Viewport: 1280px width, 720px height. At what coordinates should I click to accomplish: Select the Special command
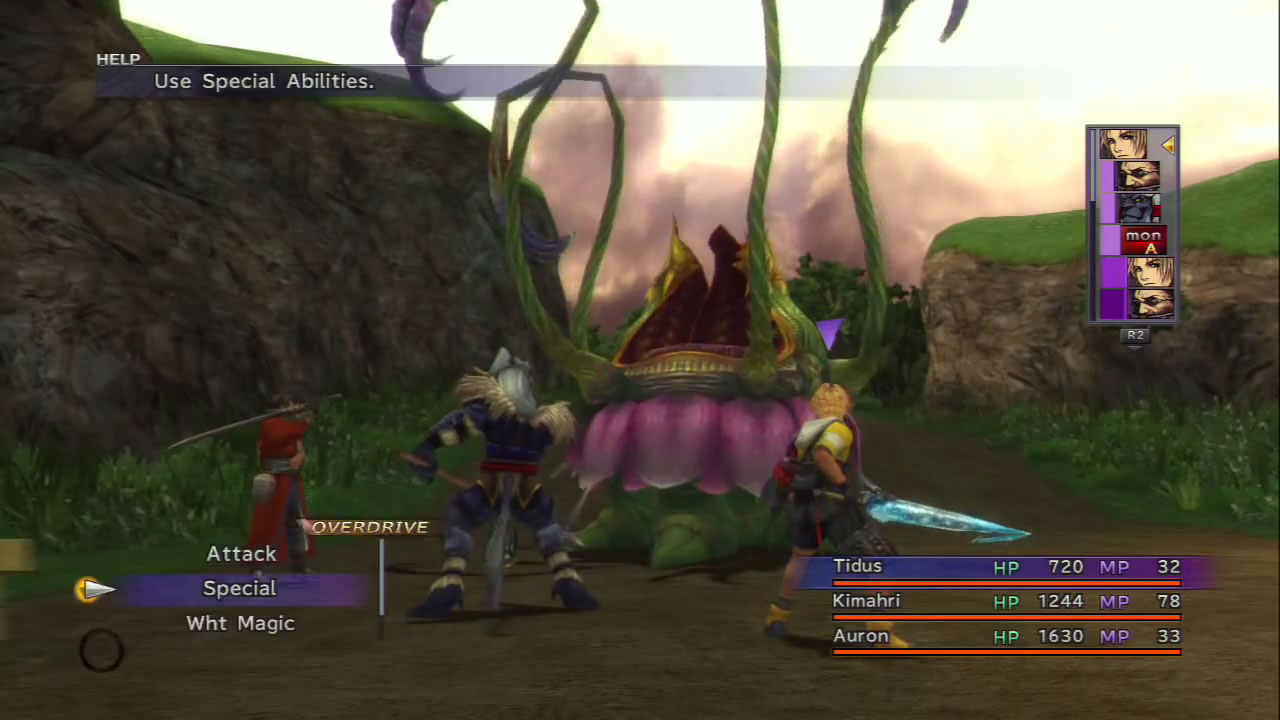(239, 589)
